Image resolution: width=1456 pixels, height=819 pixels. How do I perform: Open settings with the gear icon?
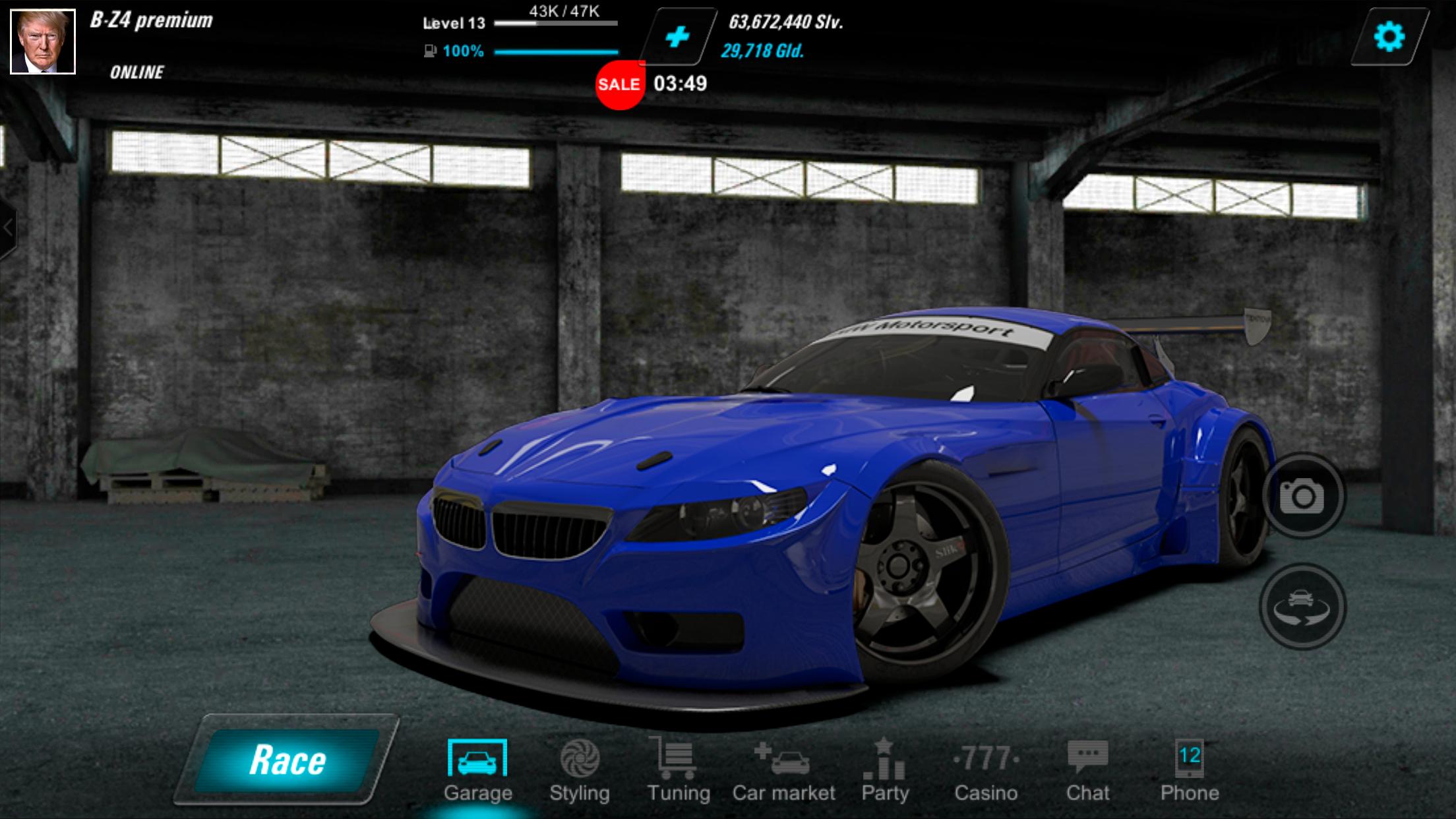(1389, 36)
